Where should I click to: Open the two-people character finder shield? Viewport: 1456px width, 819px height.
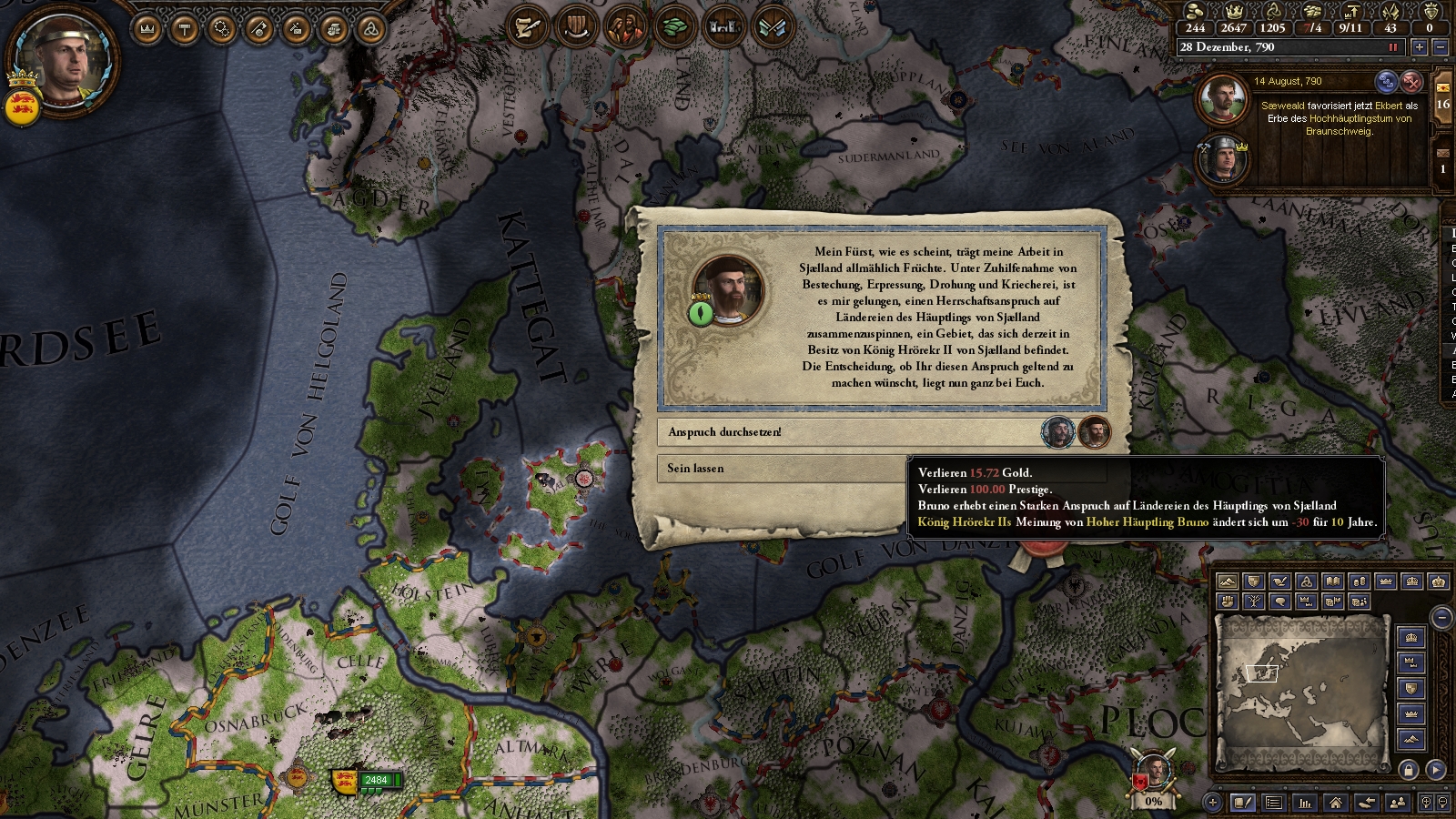click(x=624, y=27)
